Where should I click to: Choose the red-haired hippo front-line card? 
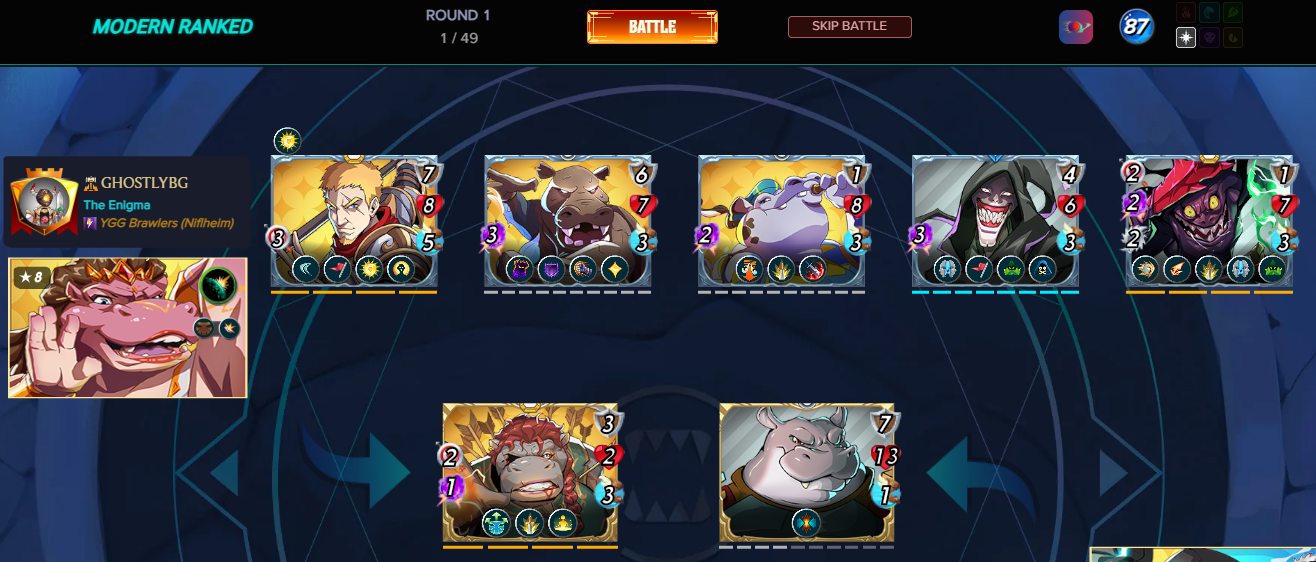(x=530, y=472)
